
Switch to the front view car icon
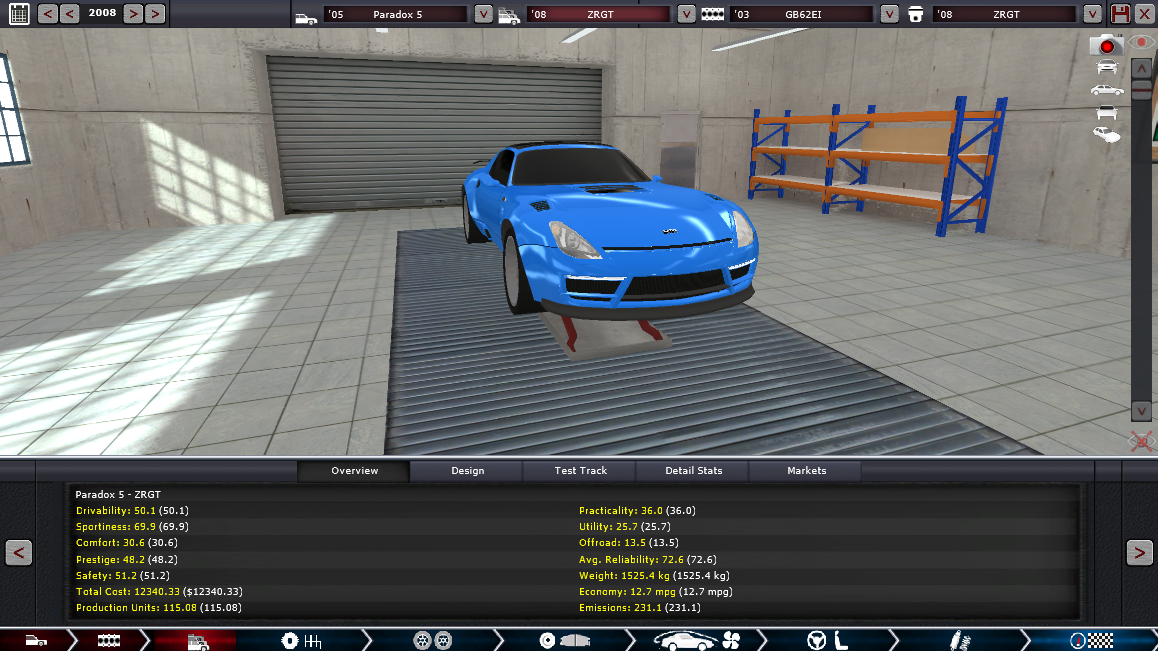[1107, 67]
